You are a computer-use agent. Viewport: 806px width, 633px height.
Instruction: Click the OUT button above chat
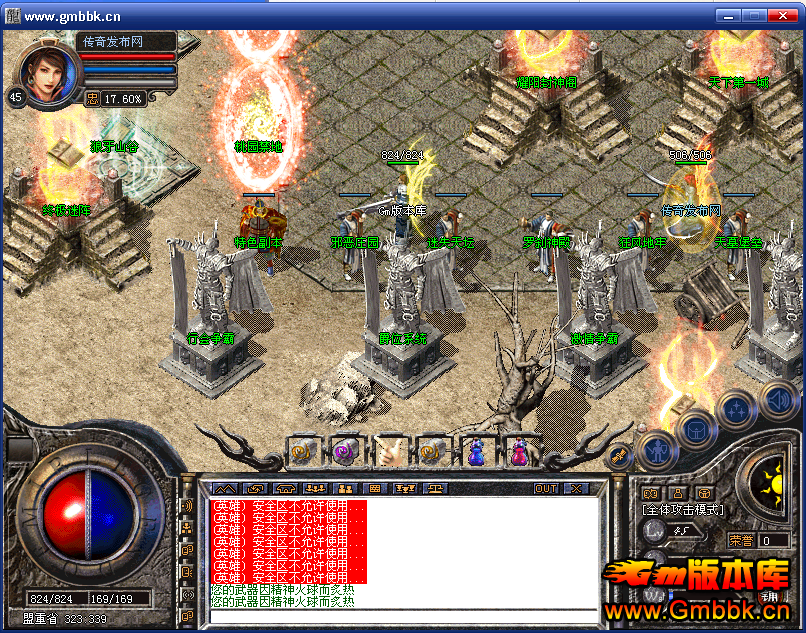click(546, 488)
